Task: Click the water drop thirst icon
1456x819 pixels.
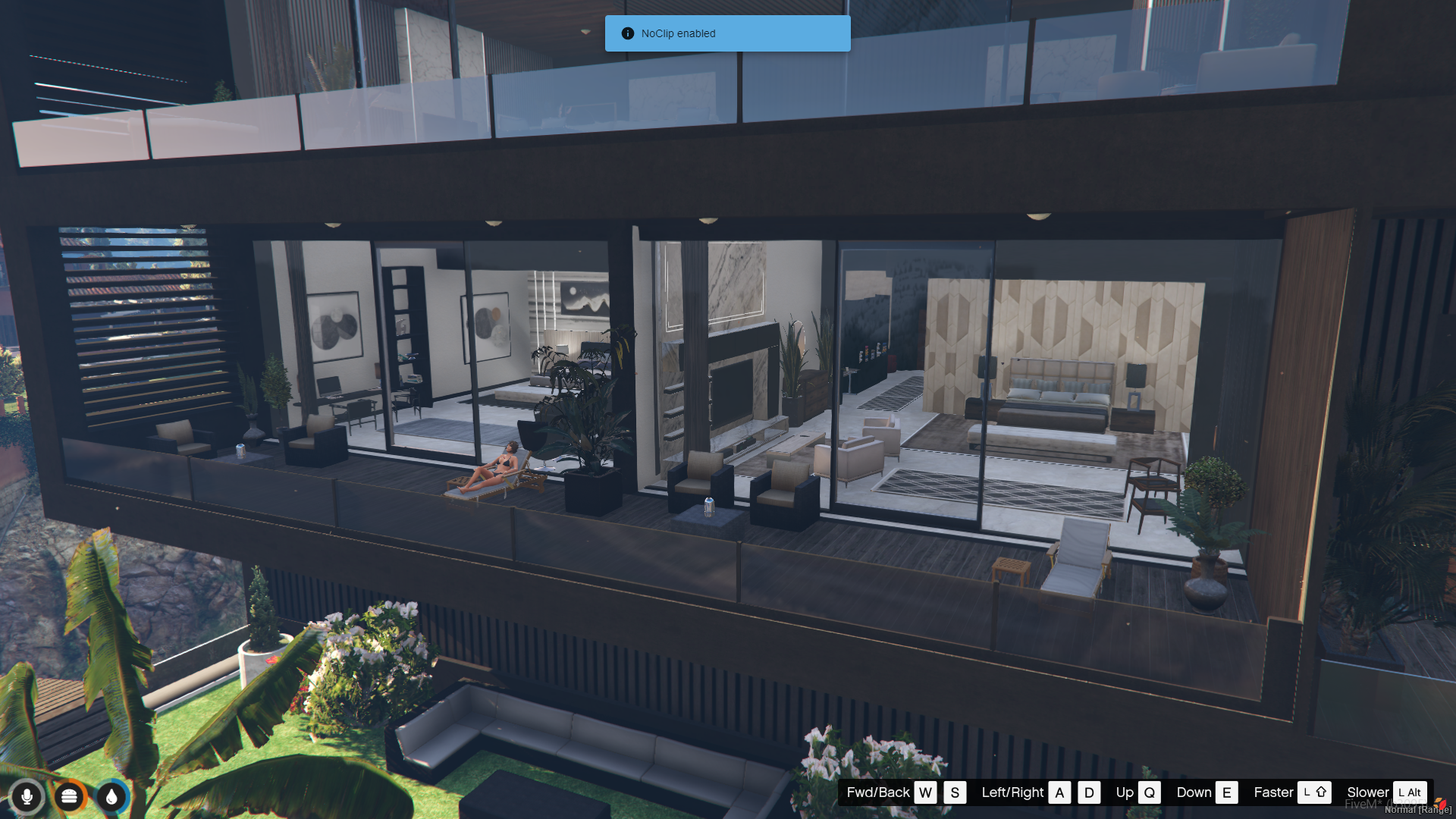Action: [111, 796]
